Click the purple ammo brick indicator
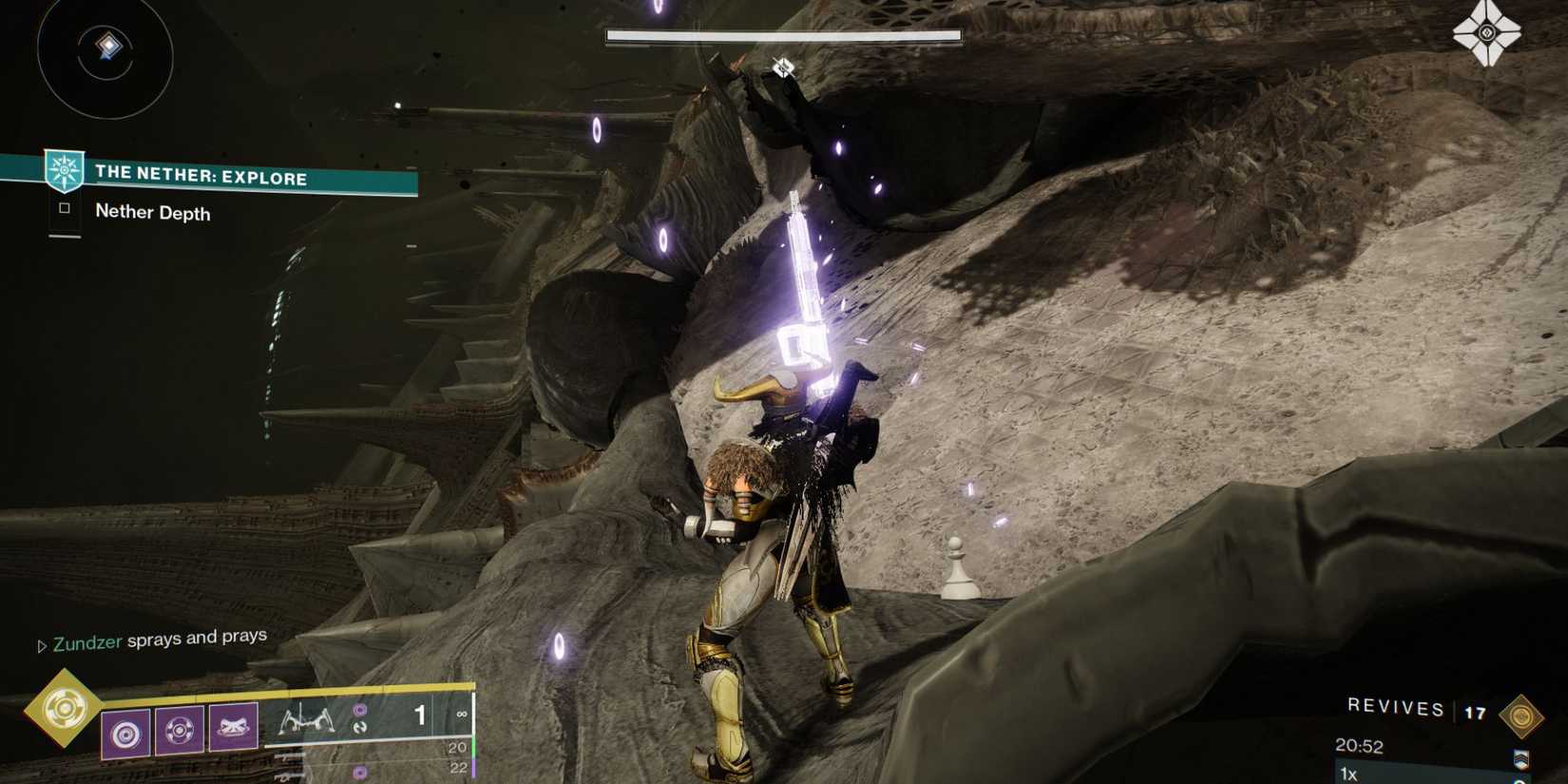This screenshot has height=784, width=1568. point(359,711)
